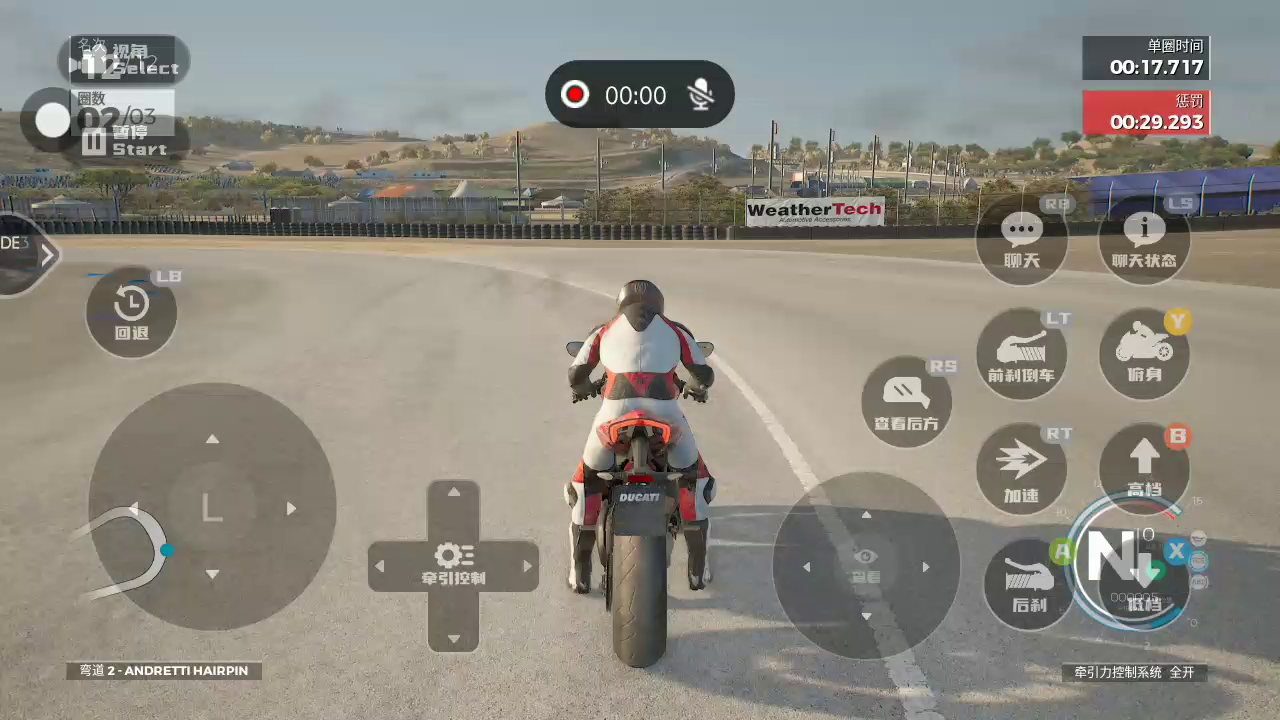Tap the left steering joystick center
Screen dimensions: 1280x720
coord(212,507)
